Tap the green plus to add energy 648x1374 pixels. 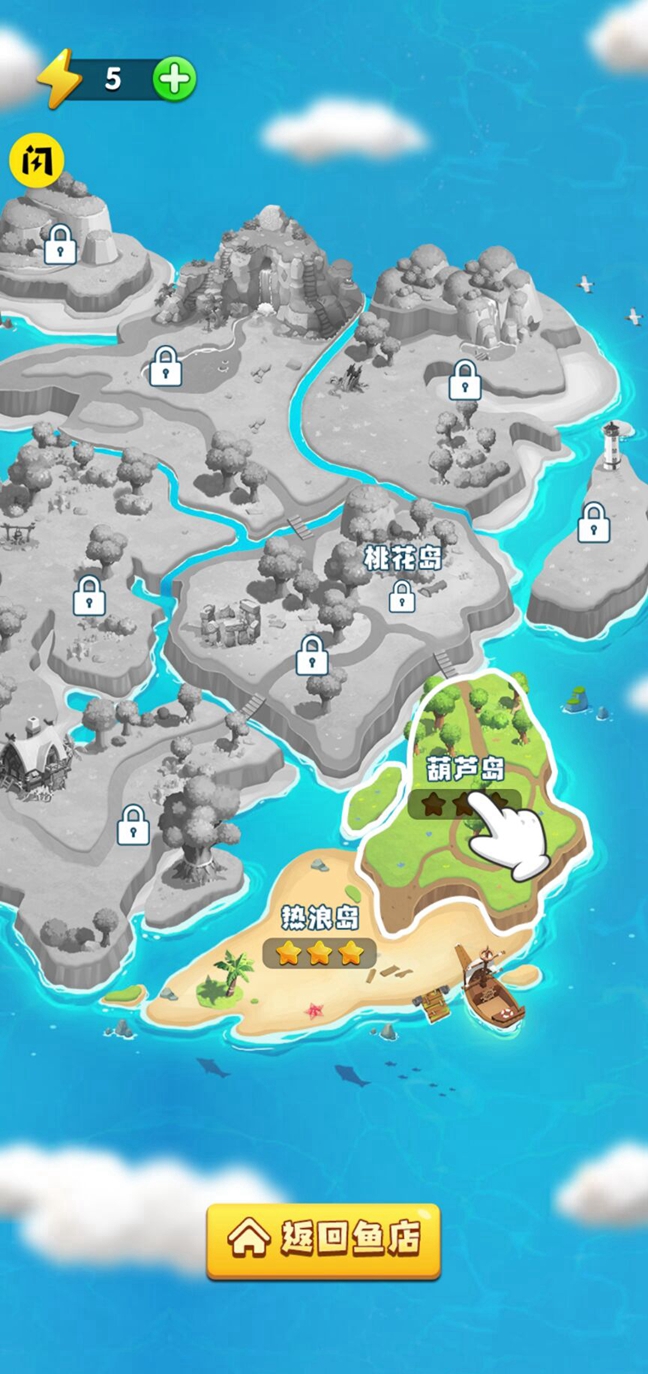pyautogui.click(x=176, y=79)
